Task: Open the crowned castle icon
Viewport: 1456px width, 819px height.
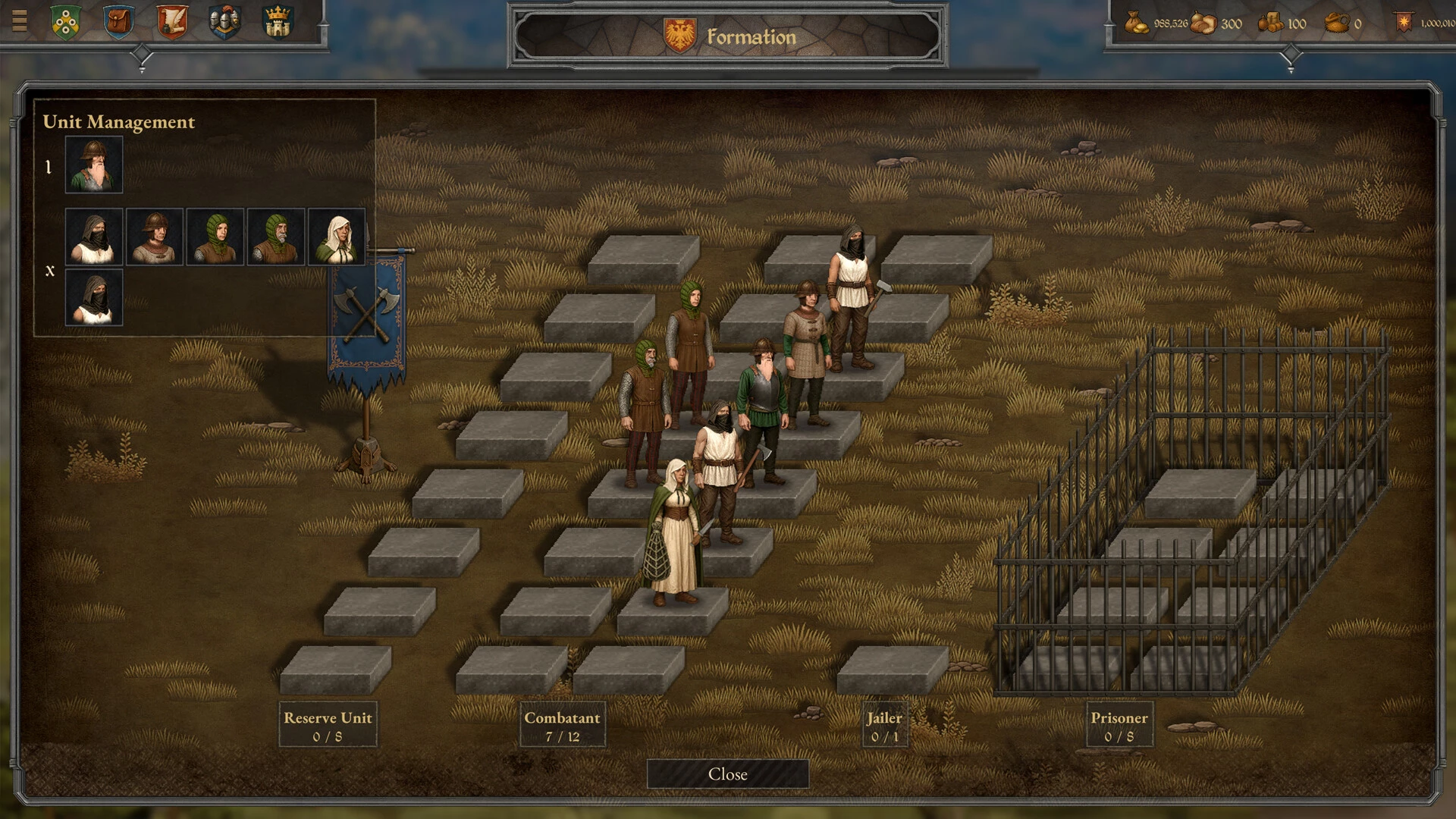Action: 278,22
